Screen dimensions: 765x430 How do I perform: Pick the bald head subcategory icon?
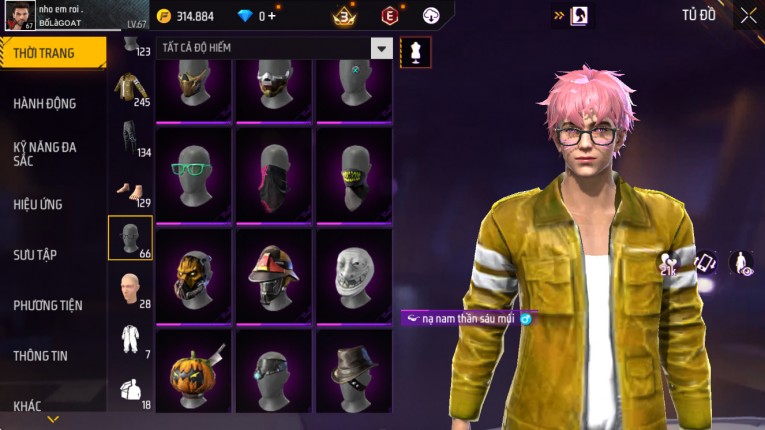click(x=130, y=290)
